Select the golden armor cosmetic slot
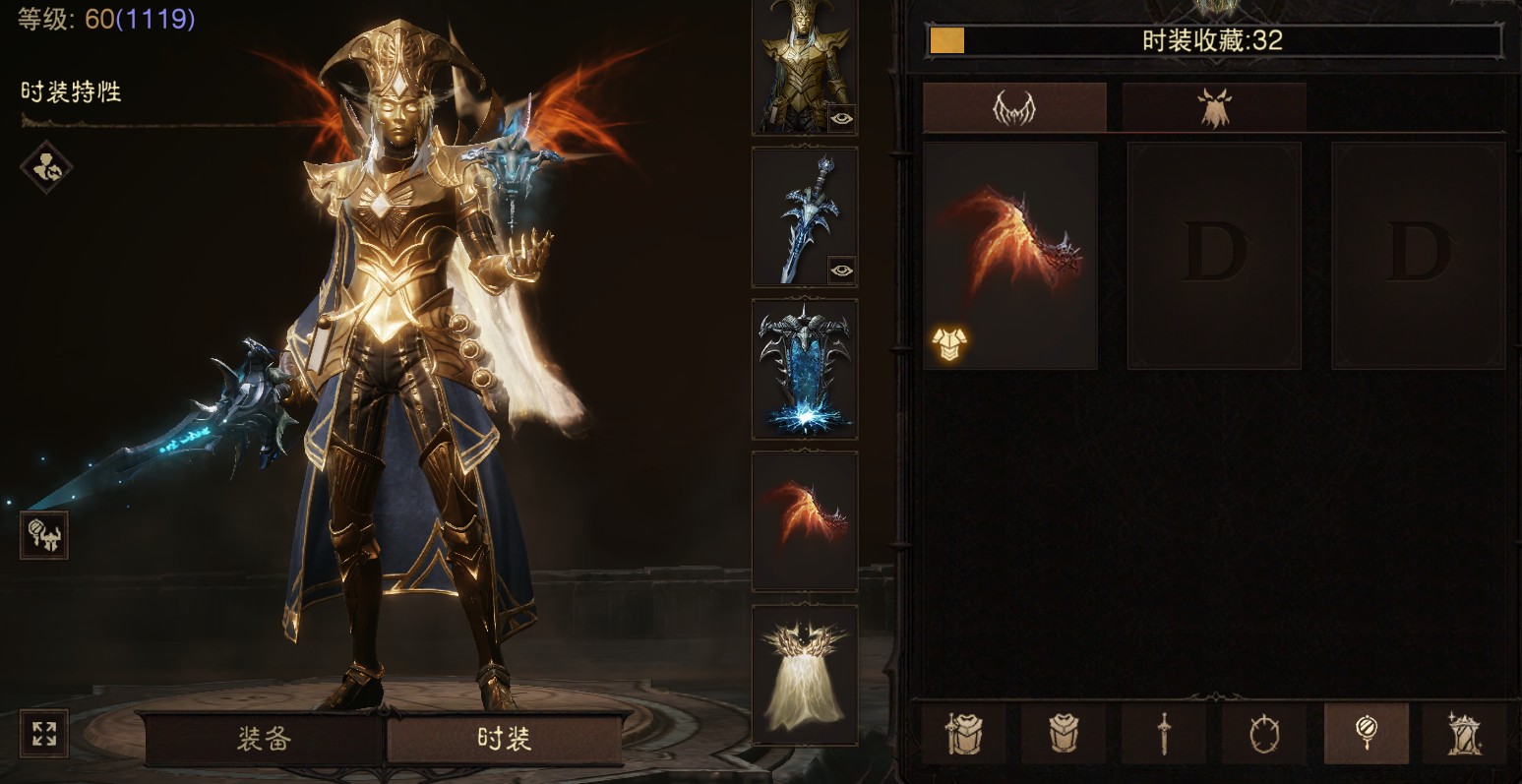 (804, 64)
